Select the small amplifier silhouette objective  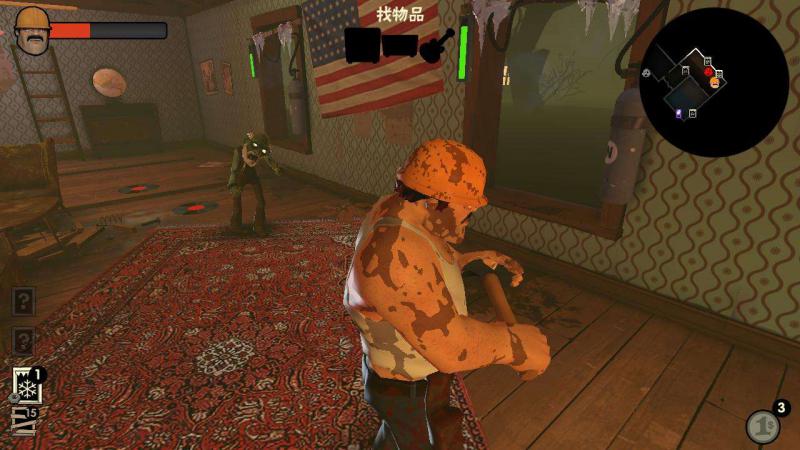point(400,46)
